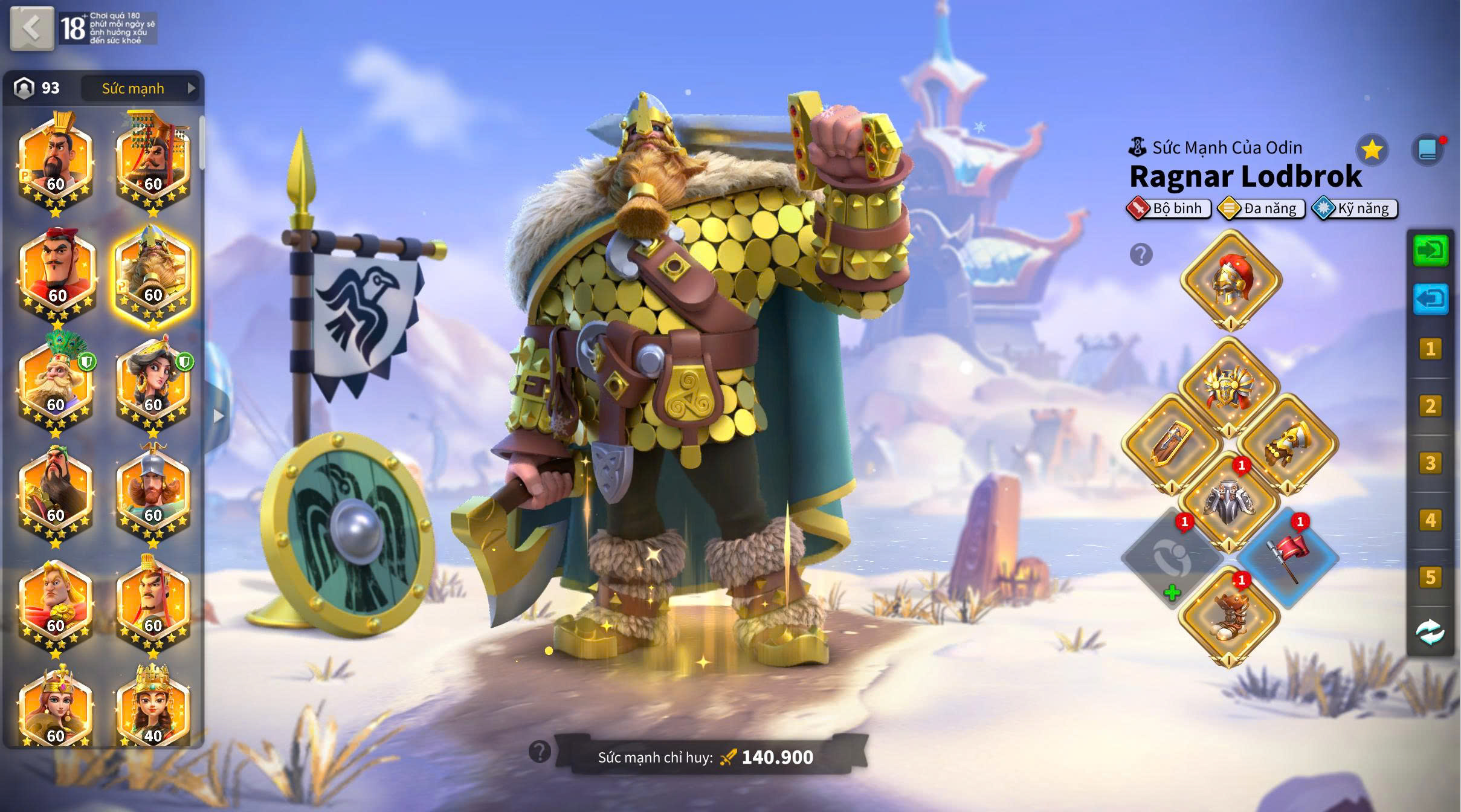Go back using the arrow button

click(x=32, y=28)
